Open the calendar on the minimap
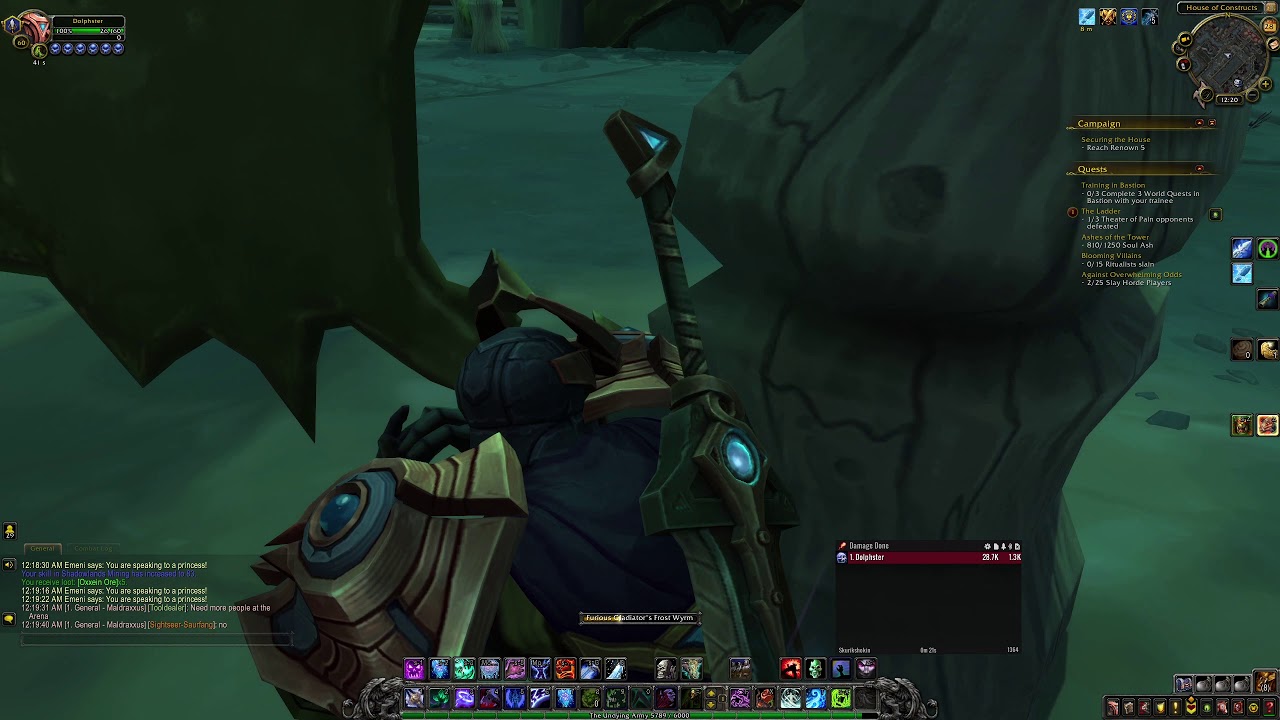Screen dimensions: 1280x720 tap(1270, 26)
